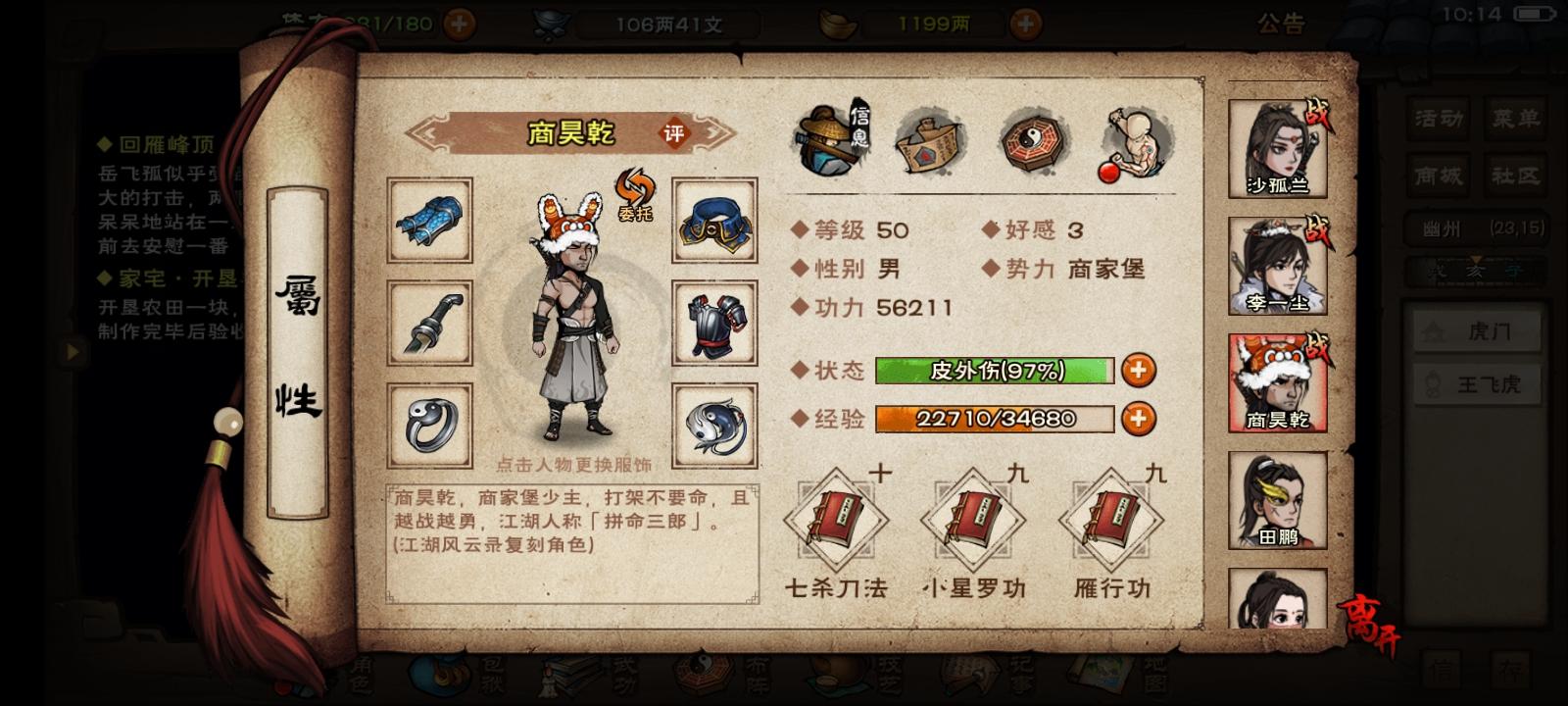Click the plus next to the 经验 experience bar

(x=1138, y=418)
